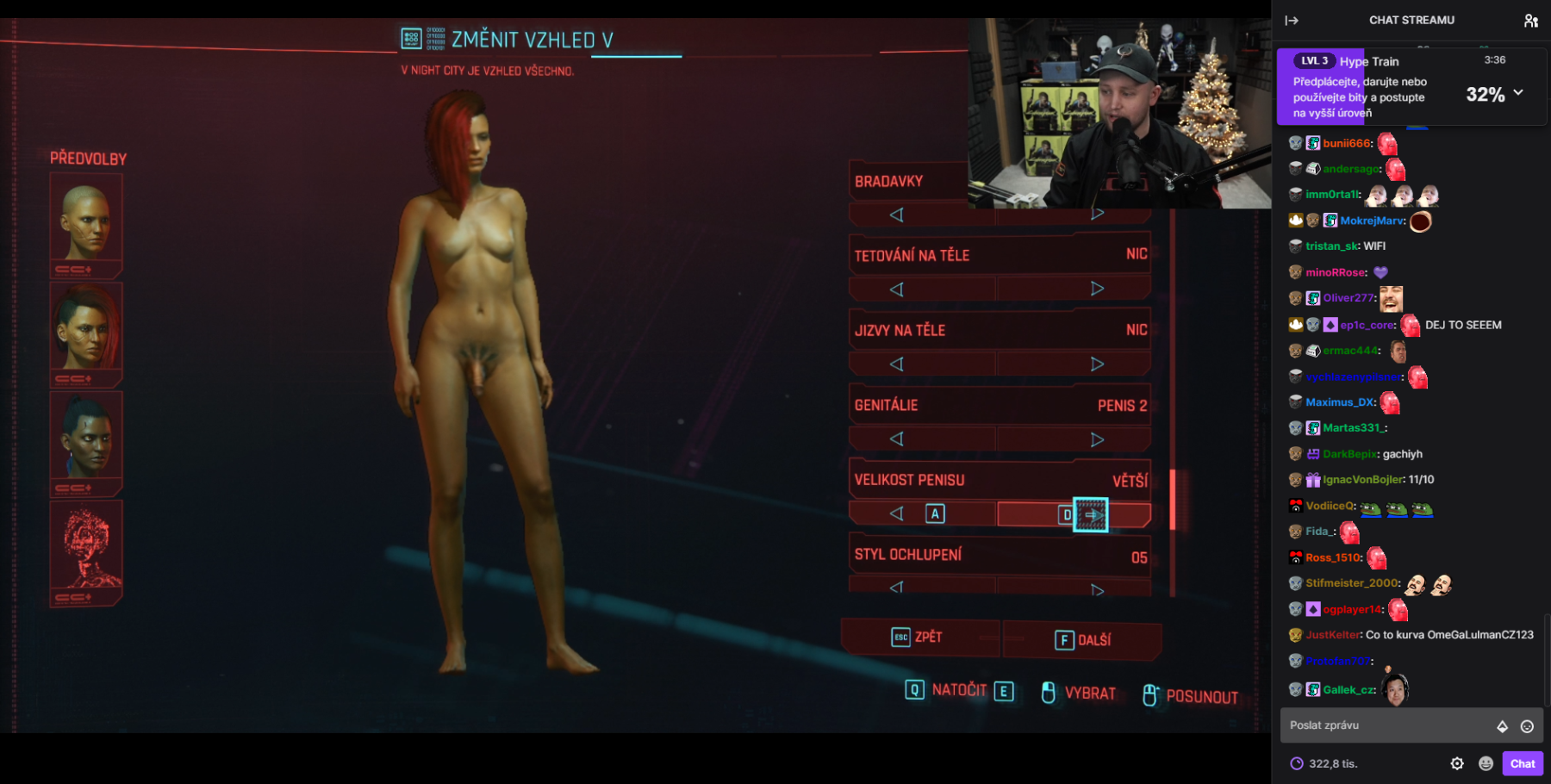This screenshot has height=784, width=1551.
Task: Set Jizvy na těle to previous option
Action: click(x=896, y=364)
